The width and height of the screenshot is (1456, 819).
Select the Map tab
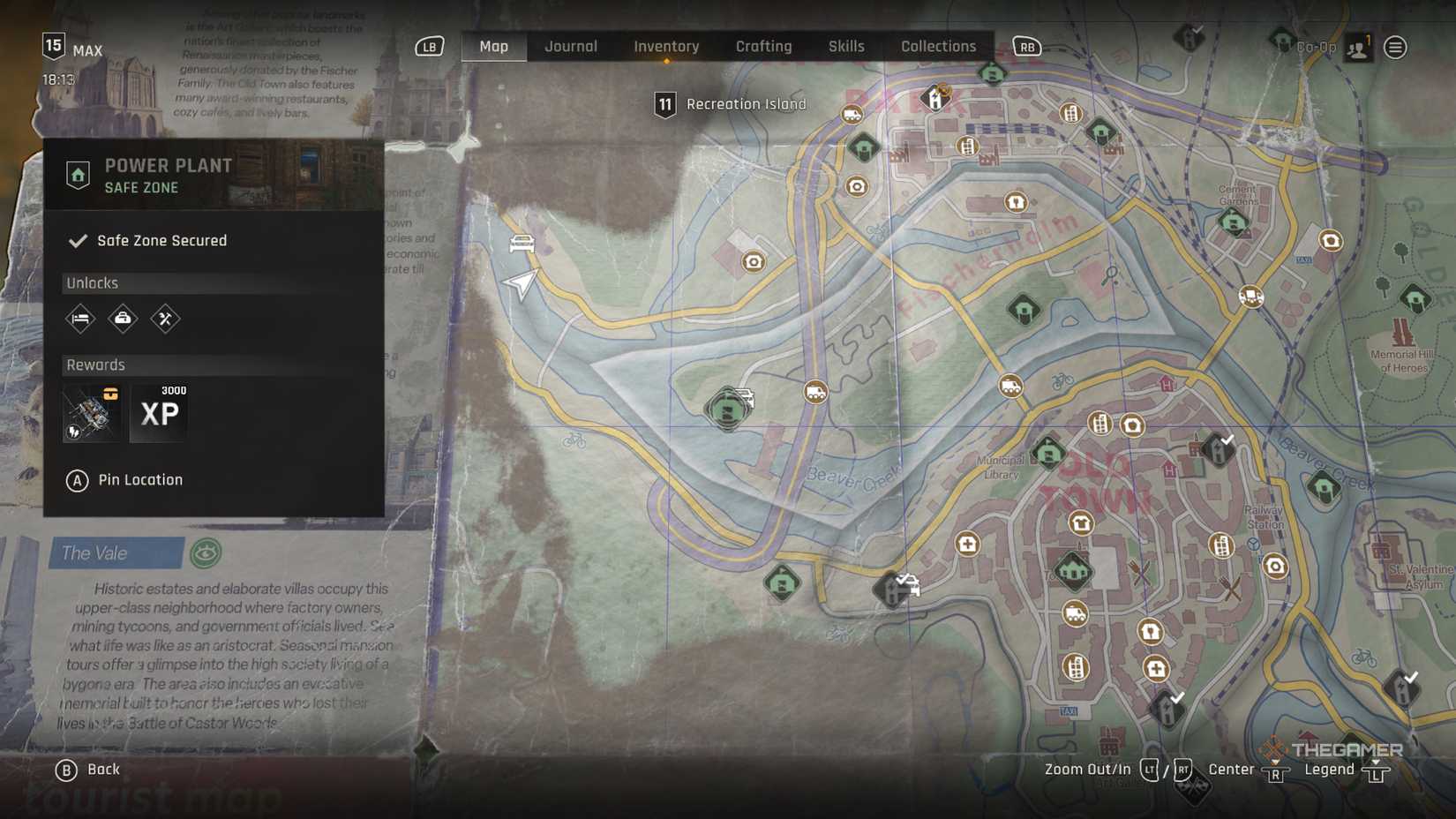click(x=493, y=47)
